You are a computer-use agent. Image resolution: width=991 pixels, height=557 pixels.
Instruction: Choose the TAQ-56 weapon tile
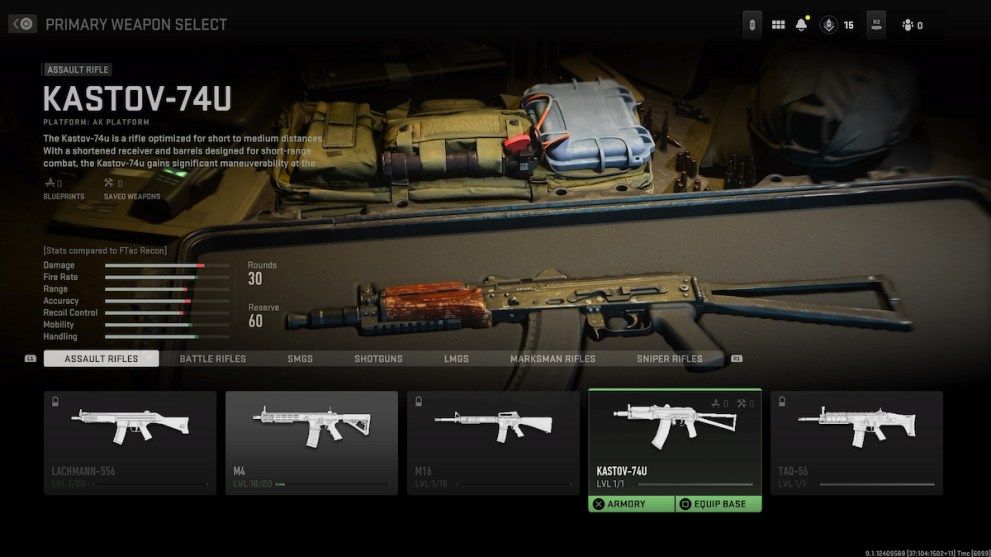(856, 442)
